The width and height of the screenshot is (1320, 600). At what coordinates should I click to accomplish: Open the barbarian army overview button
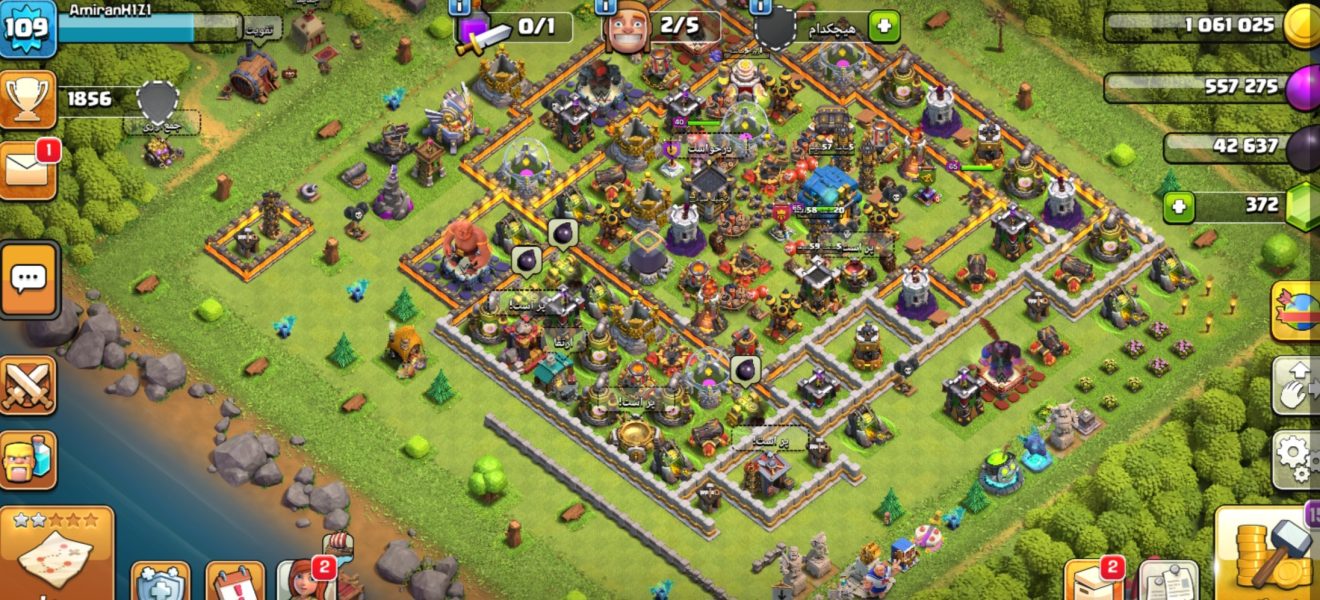point(27,460)
